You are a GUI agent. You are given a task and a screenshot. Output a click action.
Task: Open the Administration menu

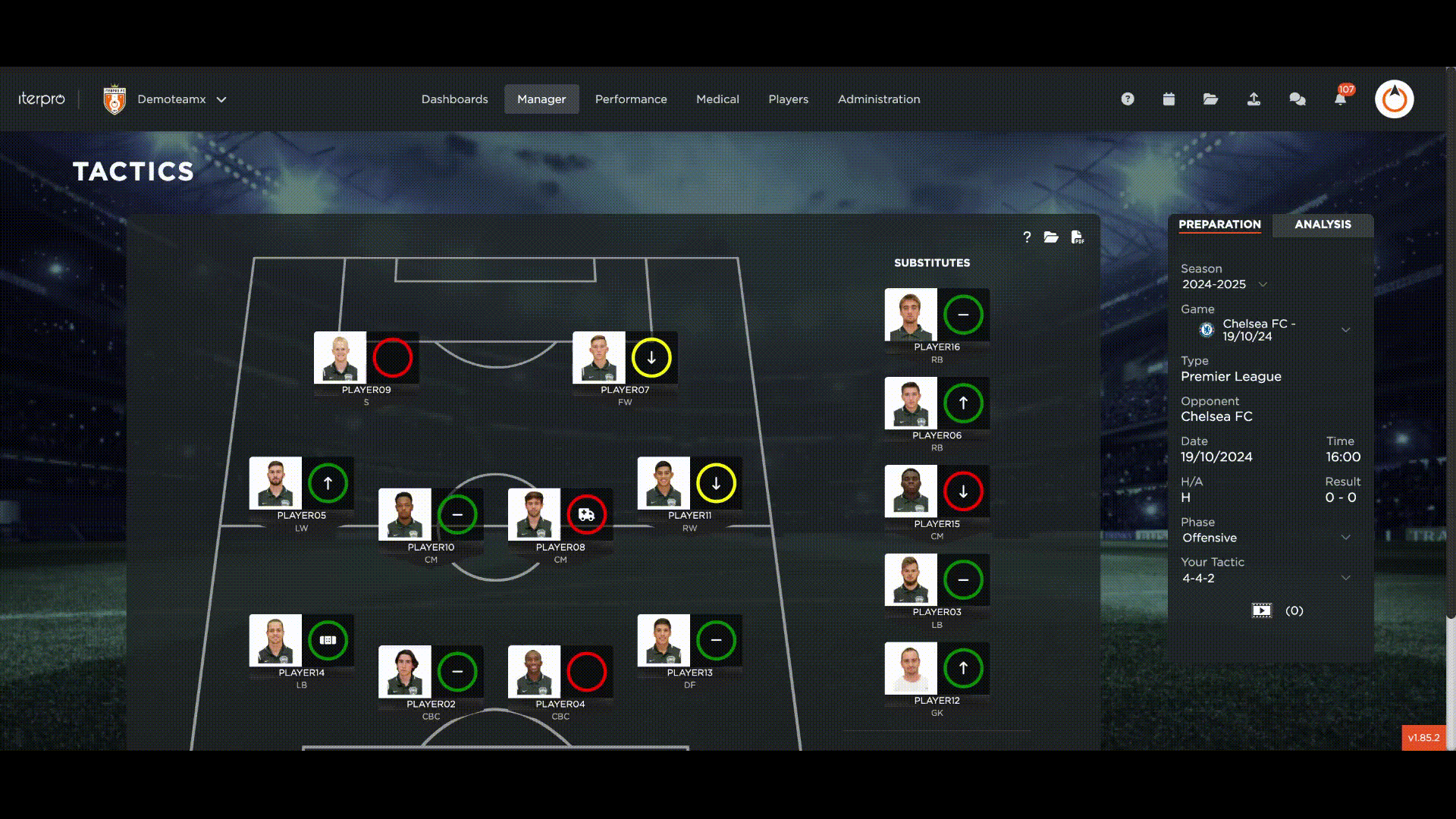[879, 99]
